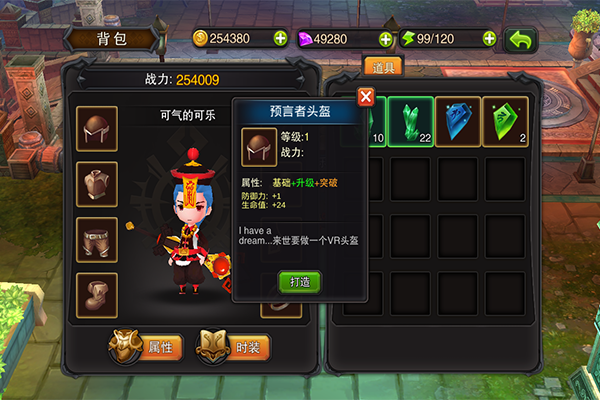Image resolution: width=600 pixels, height=400 pixels.
Task: Close the 预言者头盔 item popup
Action: pos(366,97)
